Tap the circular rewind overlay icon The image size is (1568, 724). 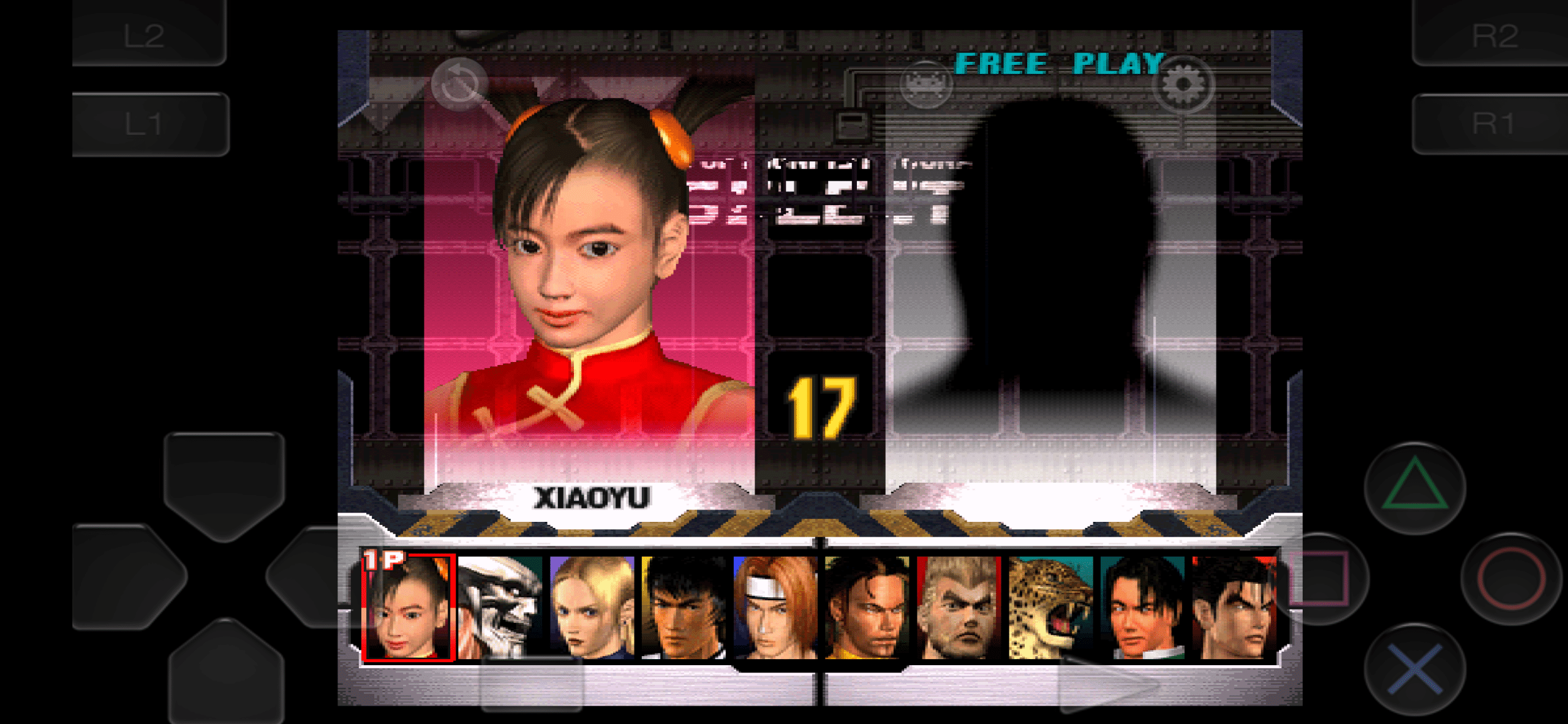click(461, 83)
